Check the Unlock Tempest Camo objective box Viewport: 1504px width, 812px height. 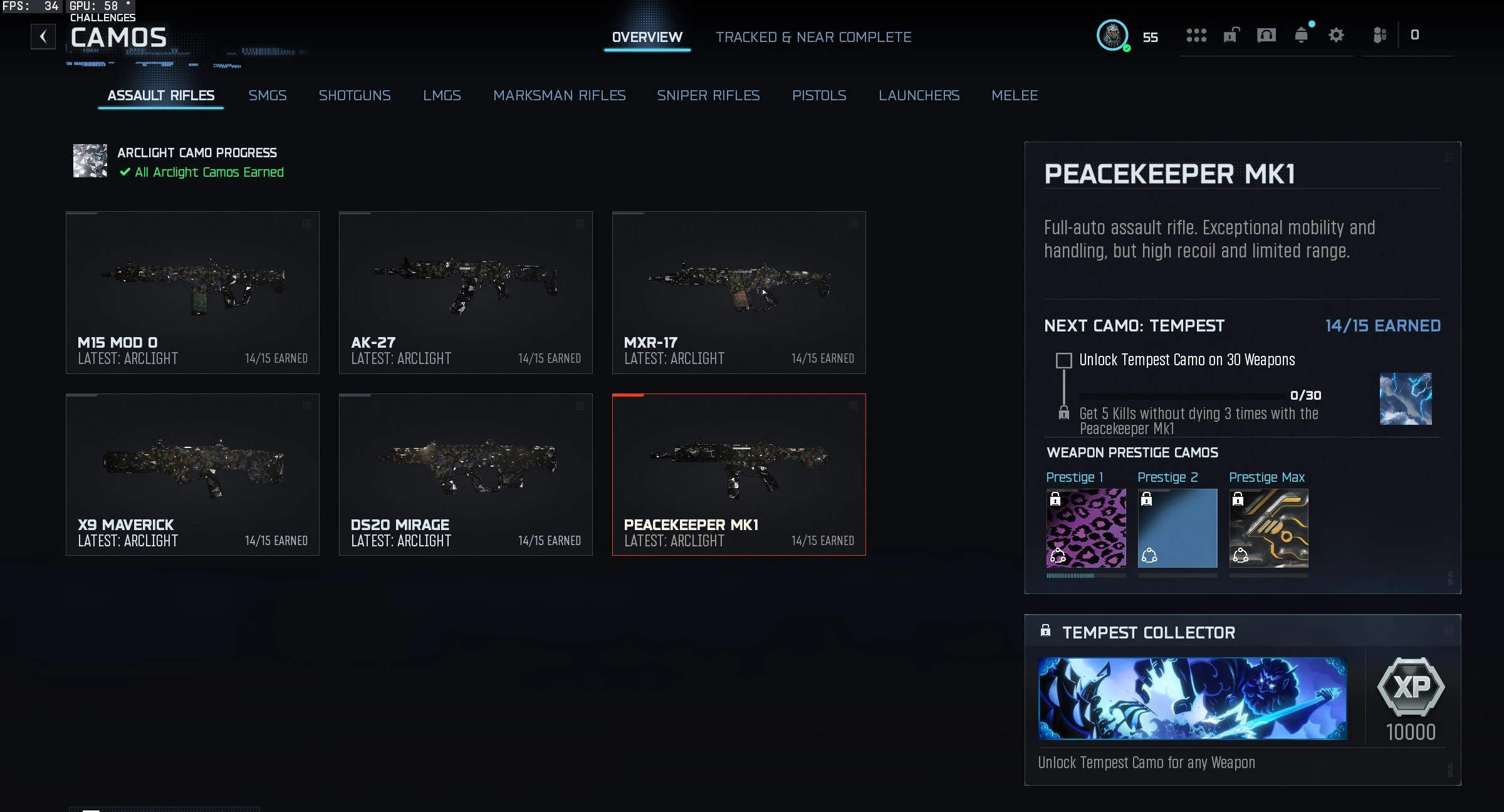pyautogui.click(x=1064, y=360)
